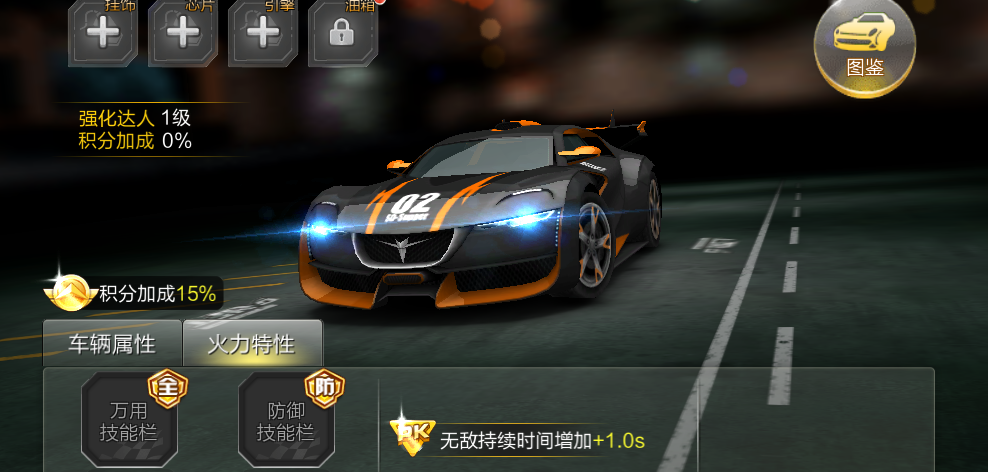
Task: Switch to the 车辆属性 tab
Action: click(112, 345)
